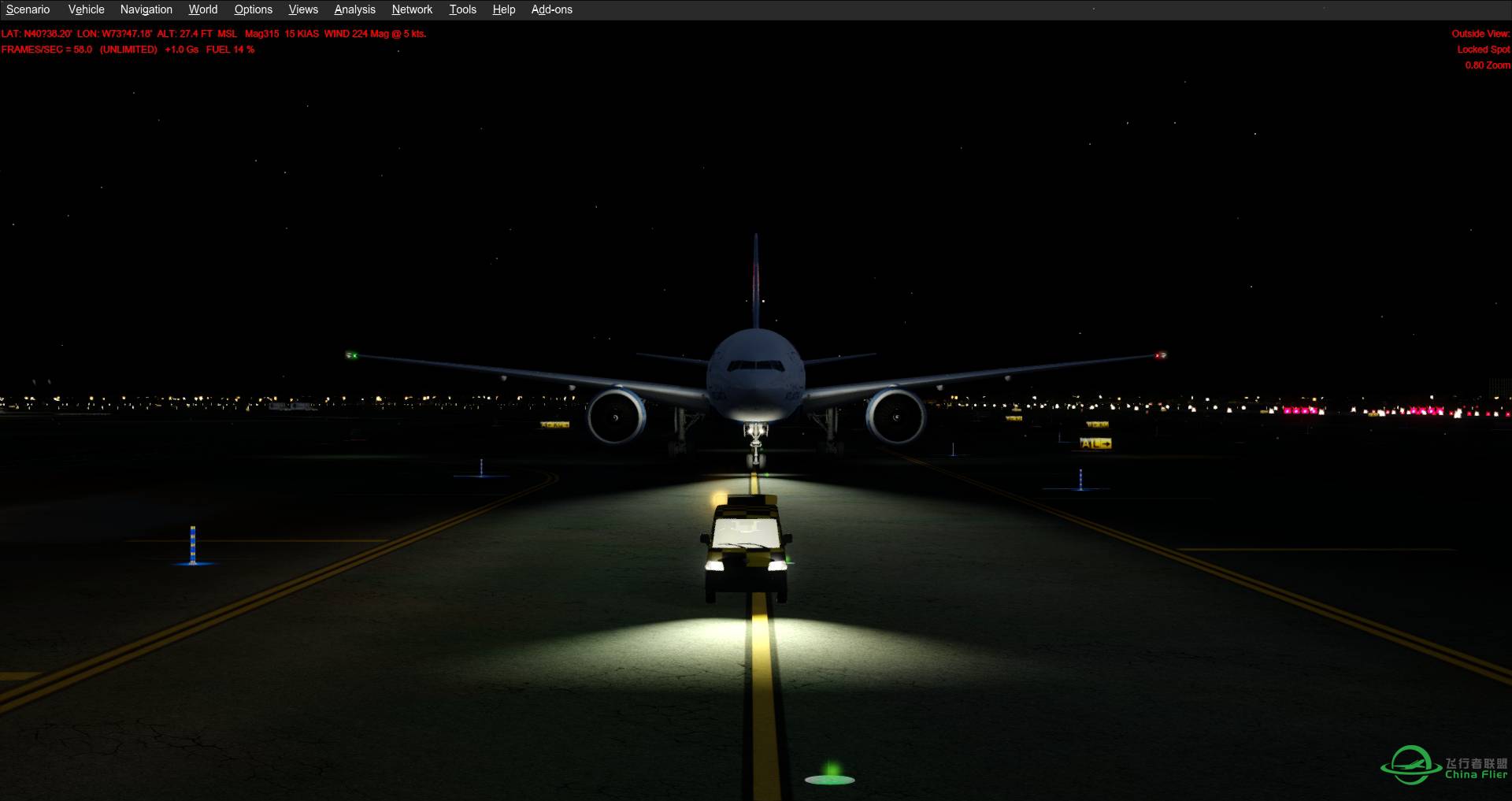Open the Add-ons menu
Viewport: 1512px width, 801px height.
point(551,9)
